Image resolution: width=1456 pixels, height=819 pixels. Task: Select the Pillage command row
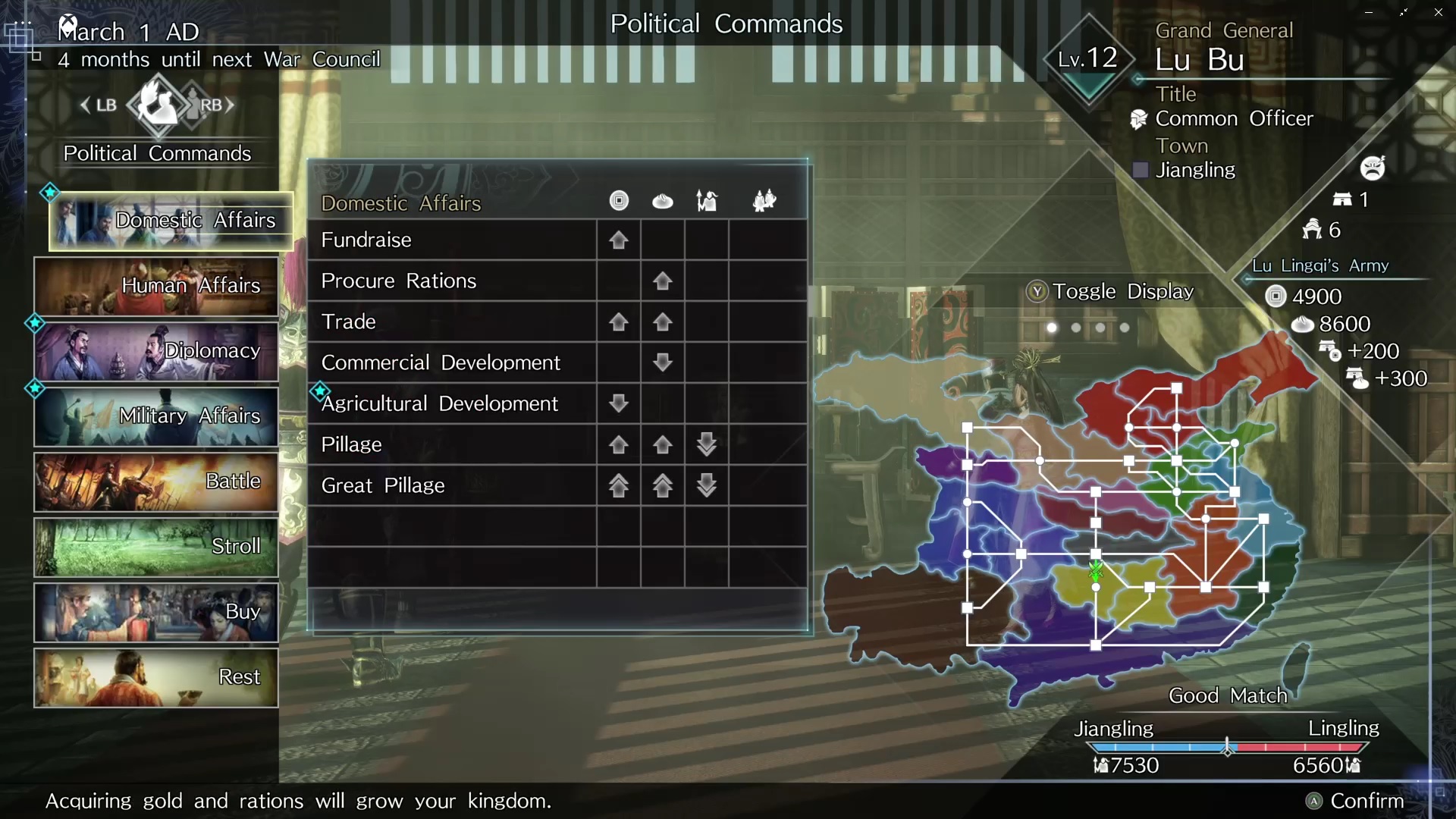coord(452,445)
